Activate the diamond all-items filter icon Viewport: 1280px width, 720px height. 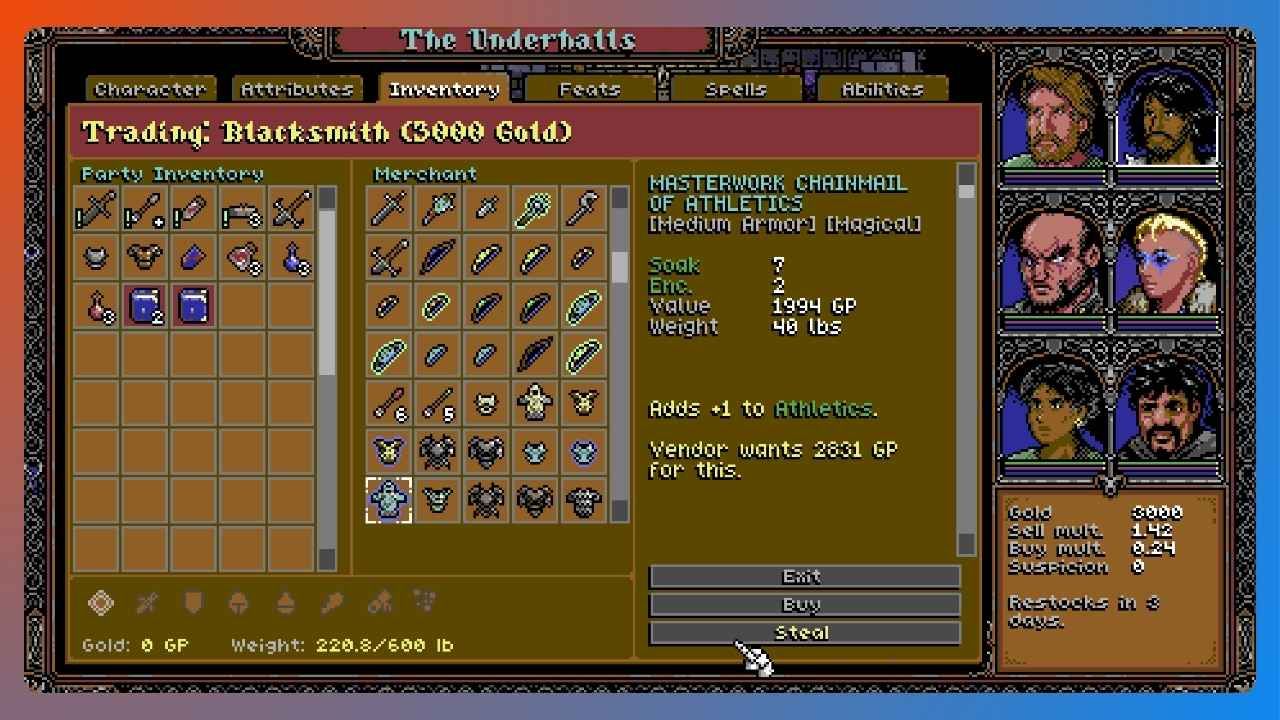pos(101,603)
